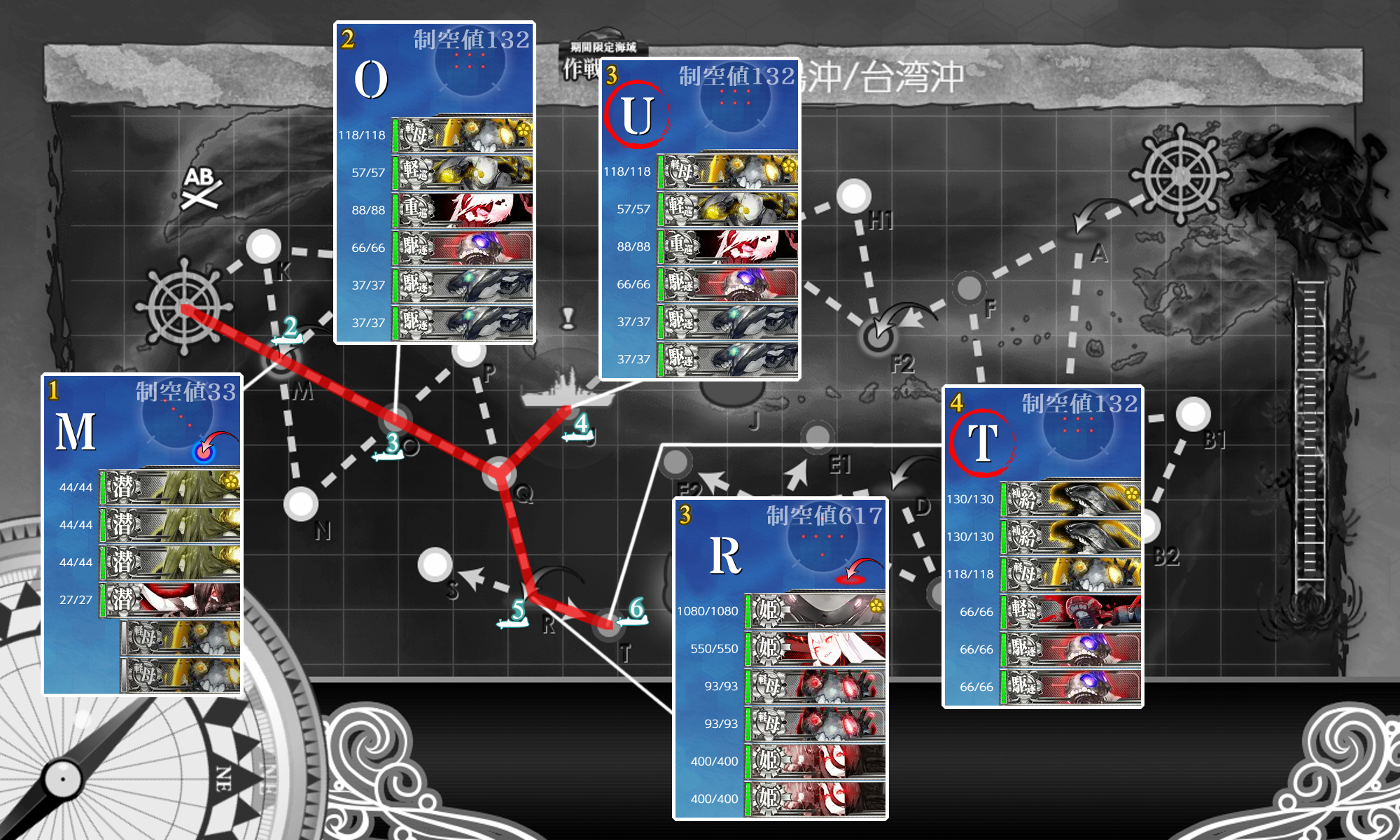Click the AB crossed-swords marker on the island
Viewport: 1400px width, 840px height.
coord(199,190)
